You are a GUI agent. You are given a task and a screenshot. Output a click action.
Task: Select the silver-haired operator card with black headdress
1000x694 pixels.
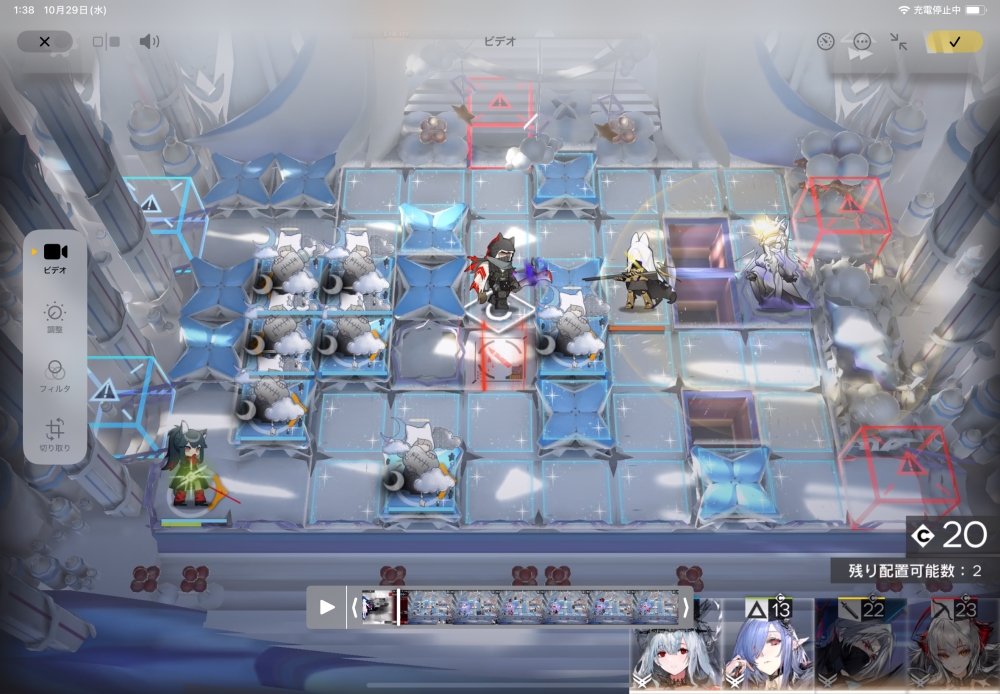tap(674, 650)
